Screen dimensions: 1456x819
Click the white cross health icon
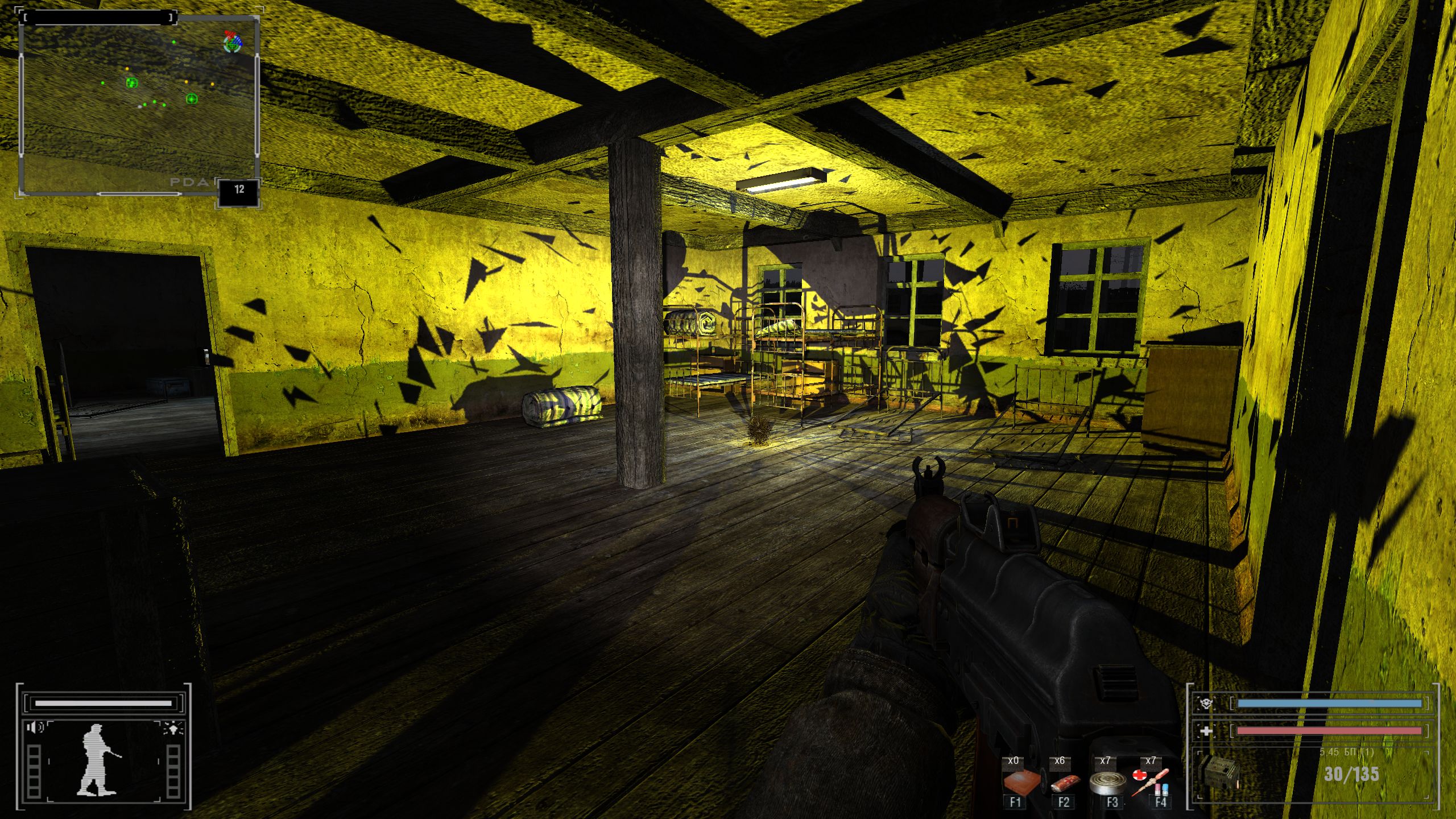(x=1205, y=731)
